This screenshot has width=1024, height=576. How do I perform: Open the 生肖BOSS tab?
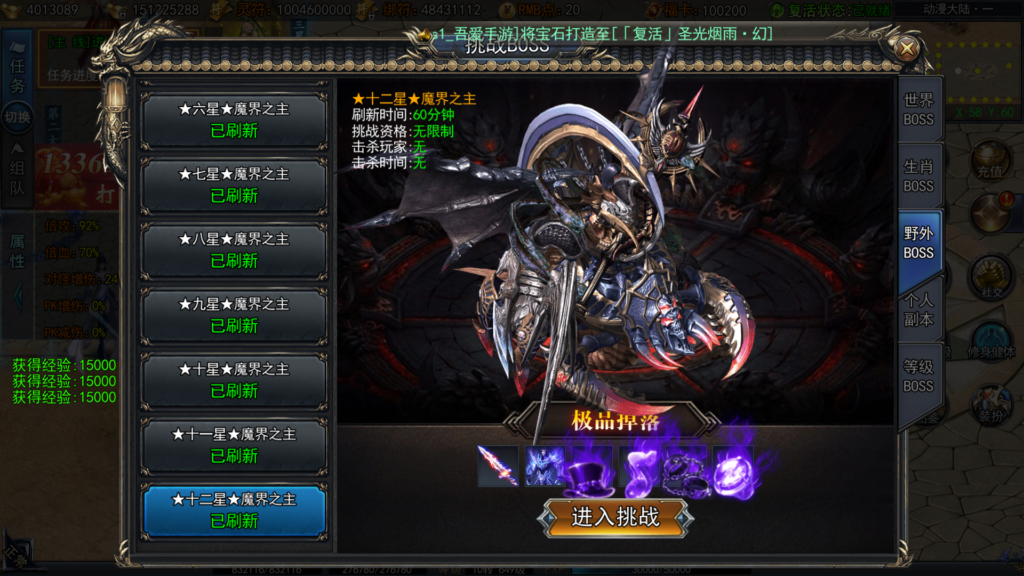918,176
